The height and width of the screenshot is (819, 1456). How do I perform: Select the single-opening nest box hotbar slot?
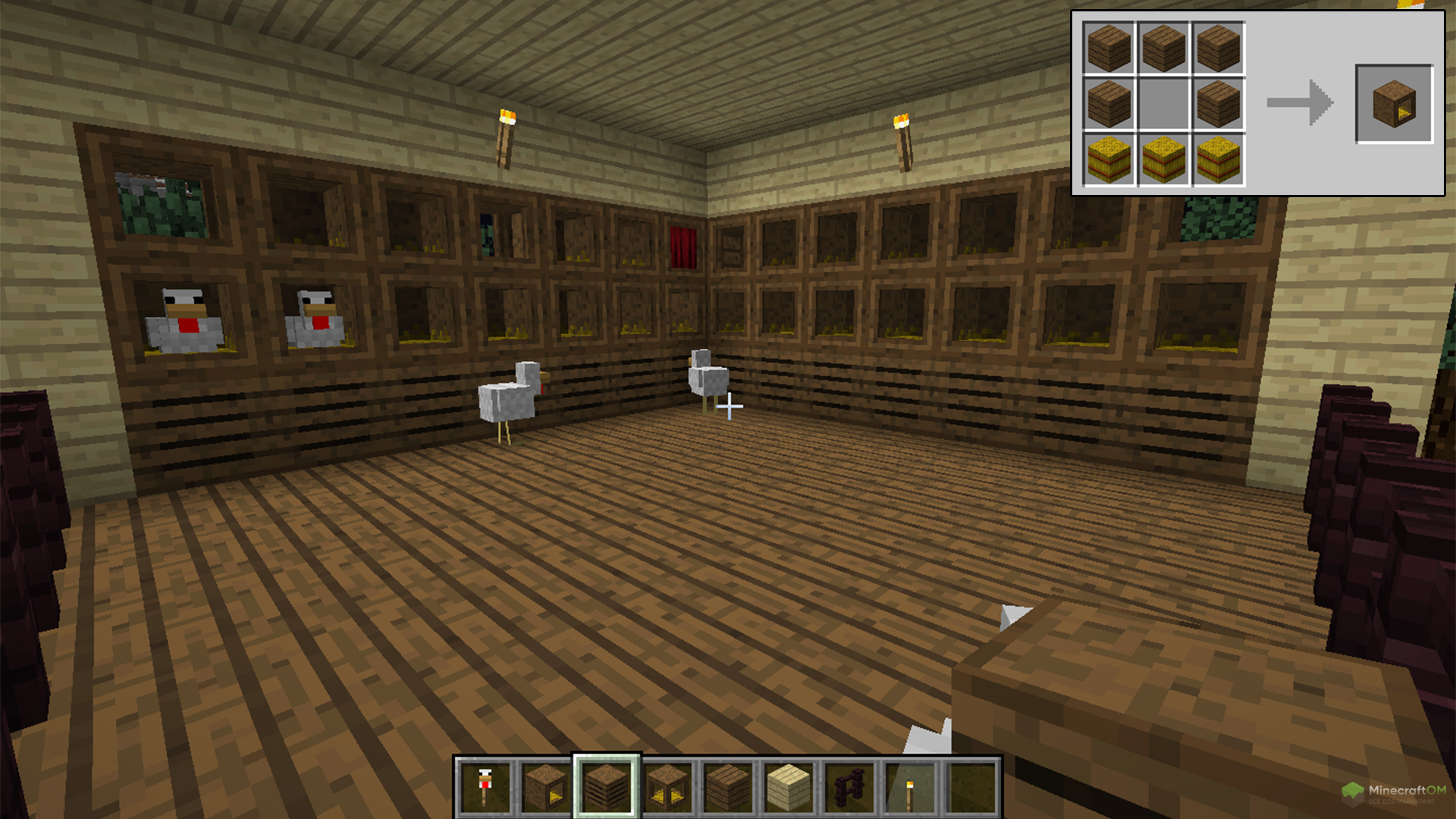546,787
